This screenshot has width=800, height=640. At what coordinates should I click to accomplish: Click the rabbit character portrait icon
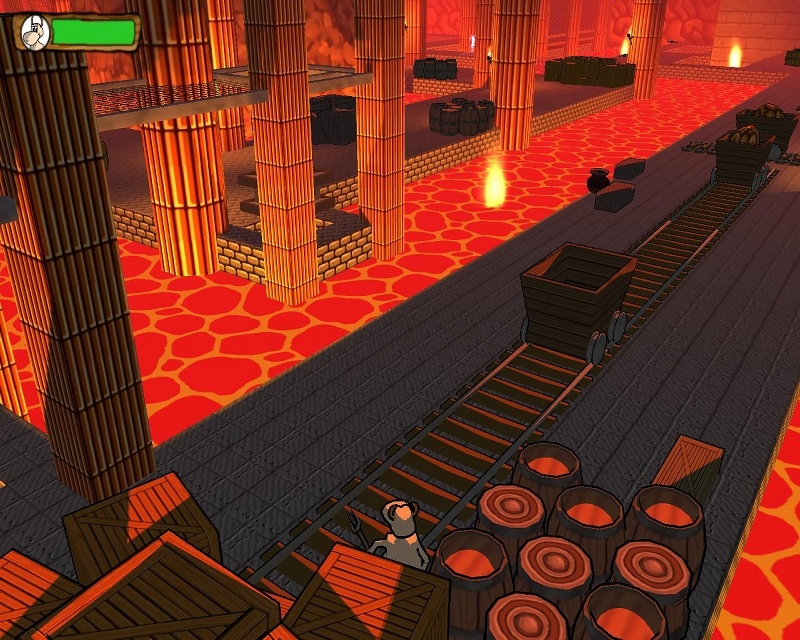tap(35, 32)
